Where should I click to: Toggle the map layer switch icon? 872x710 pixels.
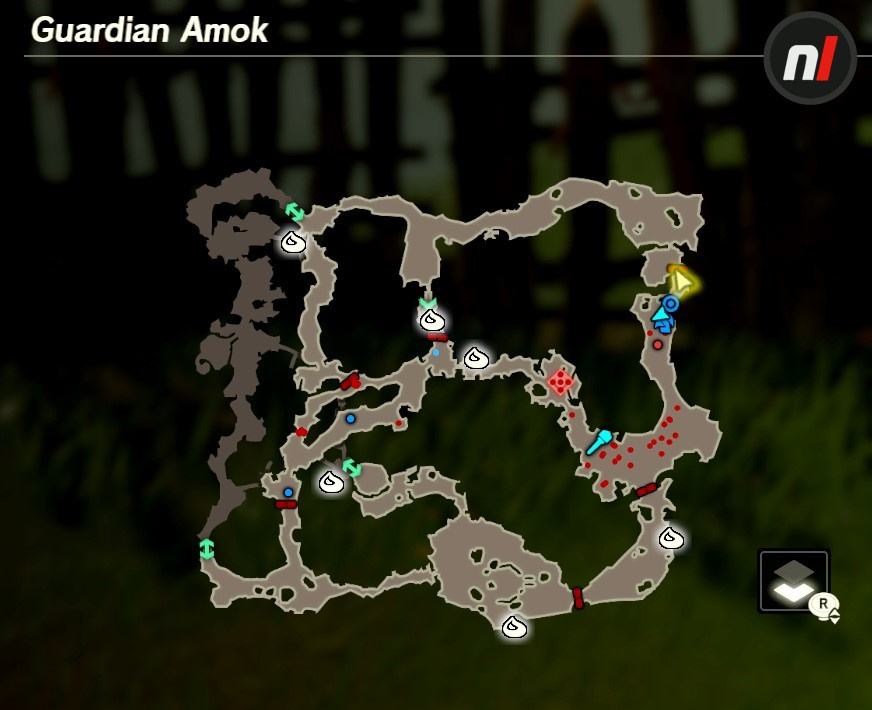[793, 581]
